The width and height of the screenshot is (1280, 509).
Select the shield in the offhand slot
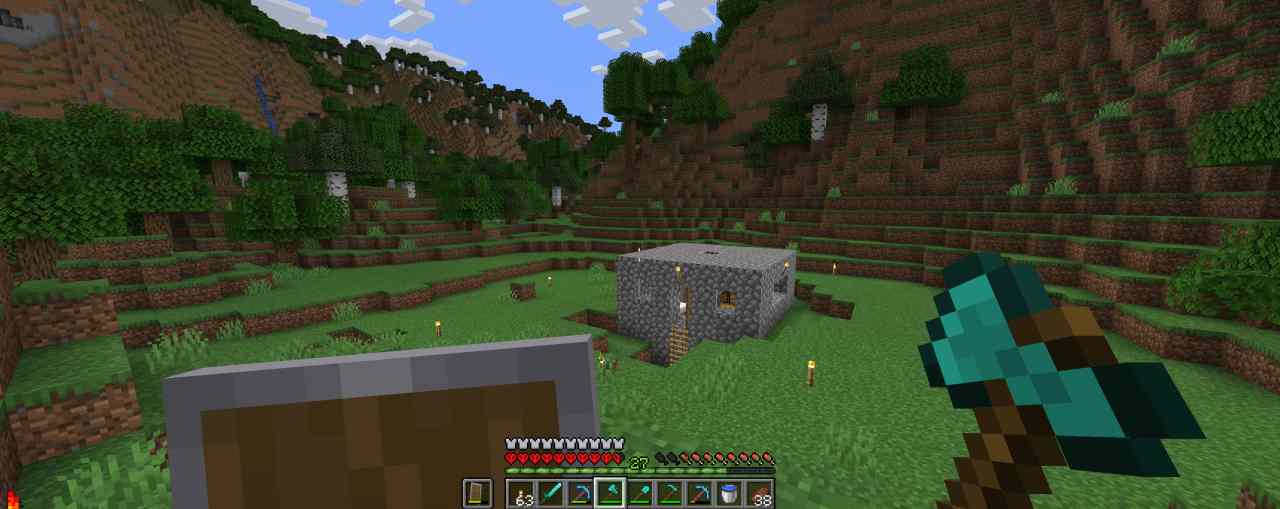point(477,493)
